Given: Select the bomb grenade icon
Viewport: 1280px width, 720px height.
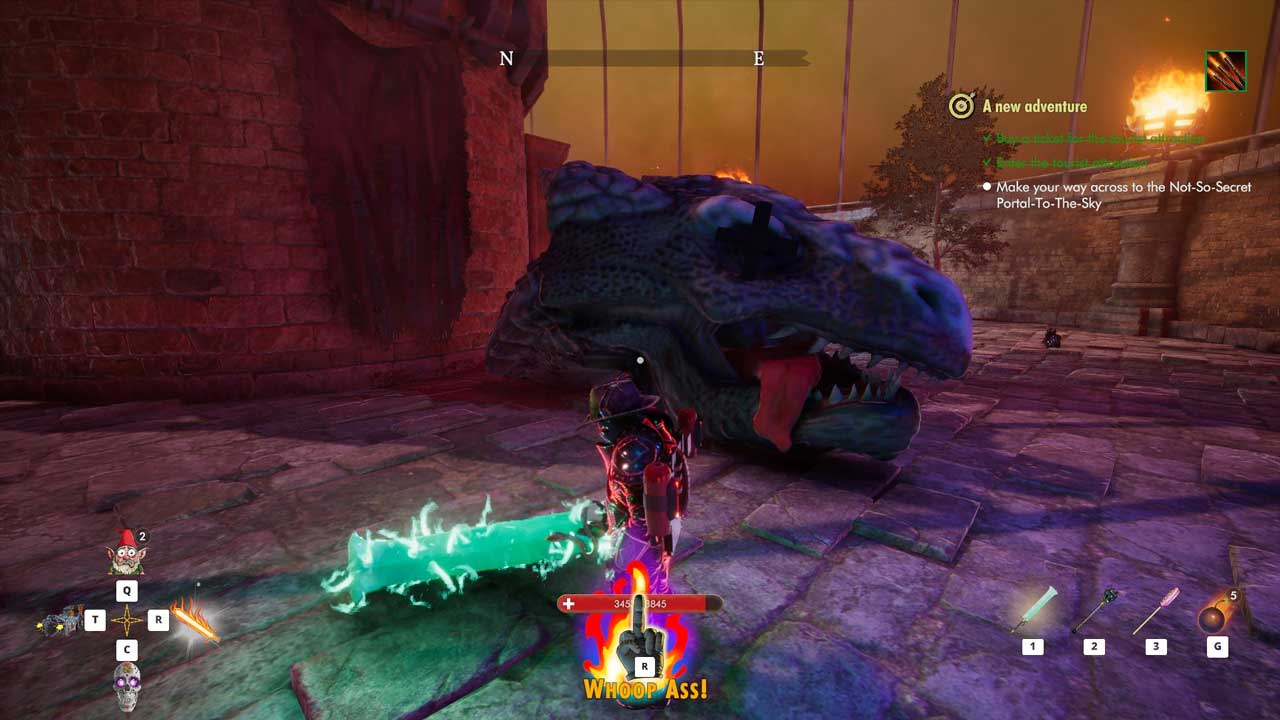Looking at the screenshot, I should (1215, 614).
